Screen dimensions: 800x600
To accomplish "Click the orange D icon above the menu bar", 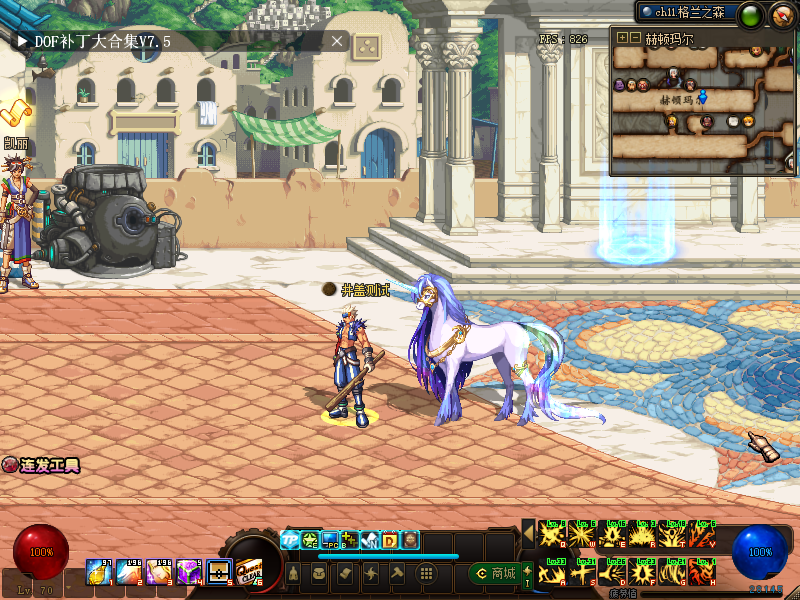I will point(390,540).
